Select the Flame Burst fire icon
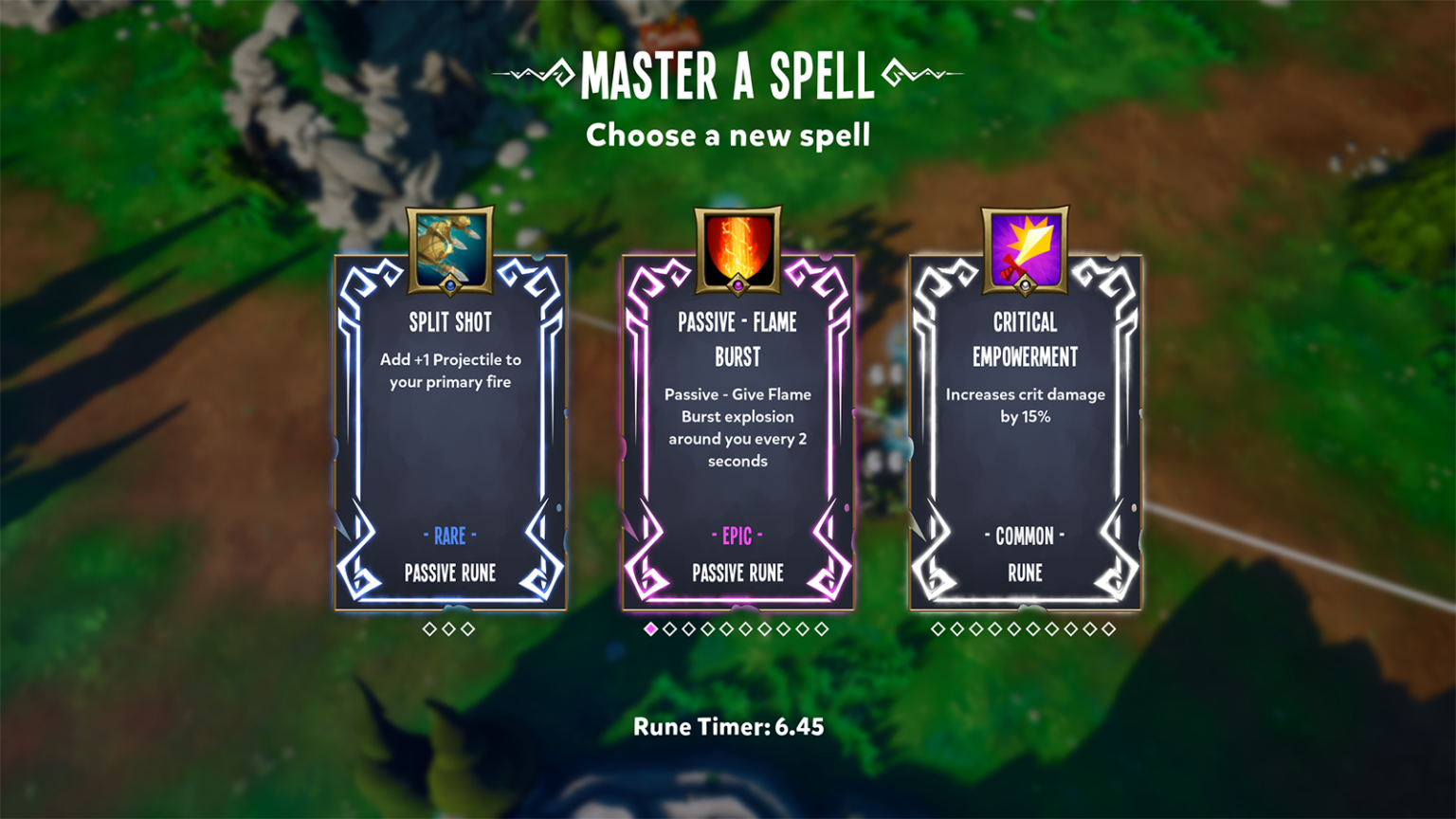 coord(738,245)
